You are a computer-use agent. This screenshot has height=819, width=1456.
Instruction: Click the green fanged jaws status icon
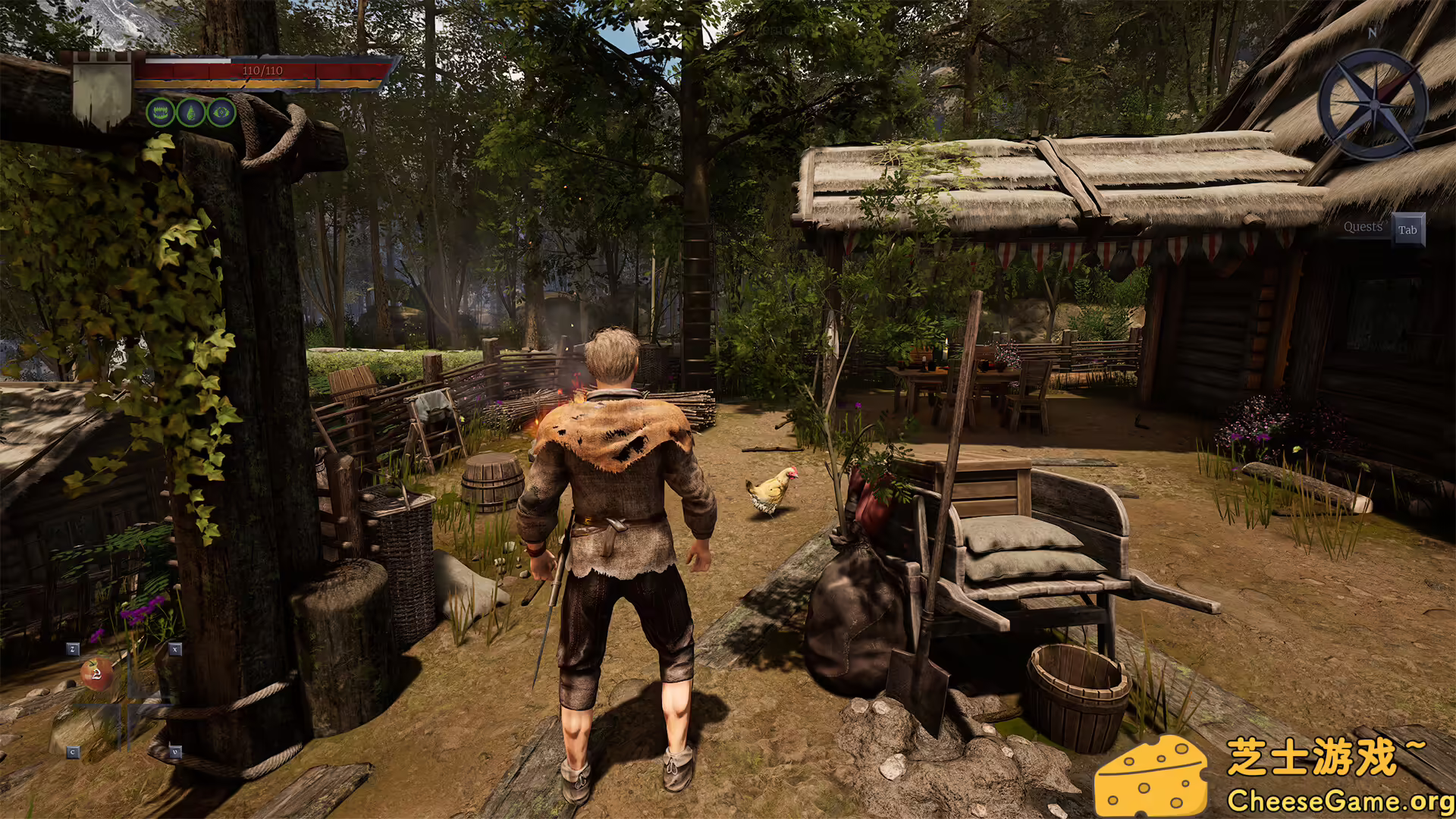[x=160, y=113]
